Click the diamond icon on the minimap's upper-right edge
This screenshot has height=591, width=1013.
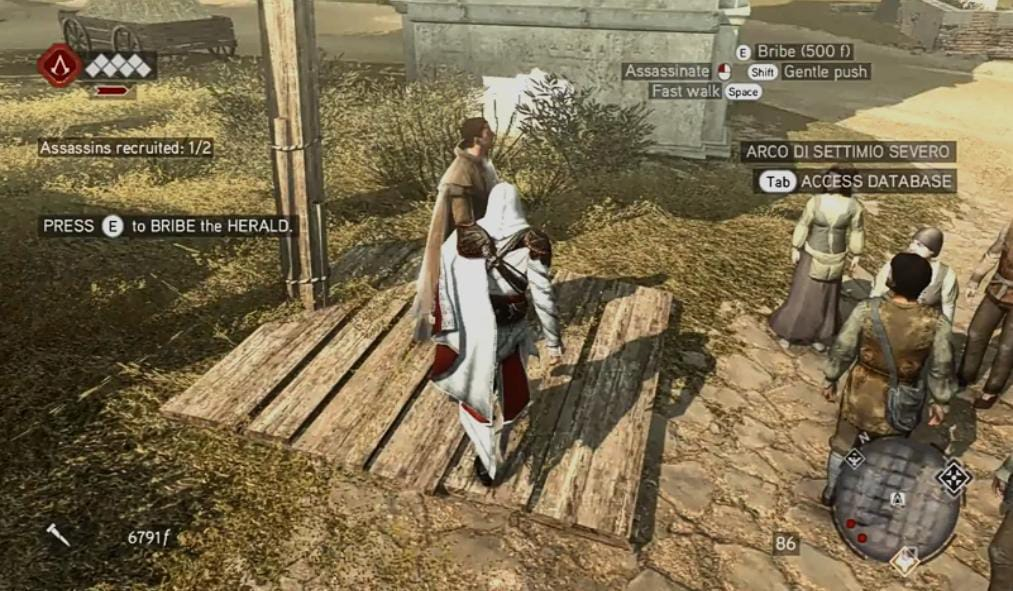[953, 477]
